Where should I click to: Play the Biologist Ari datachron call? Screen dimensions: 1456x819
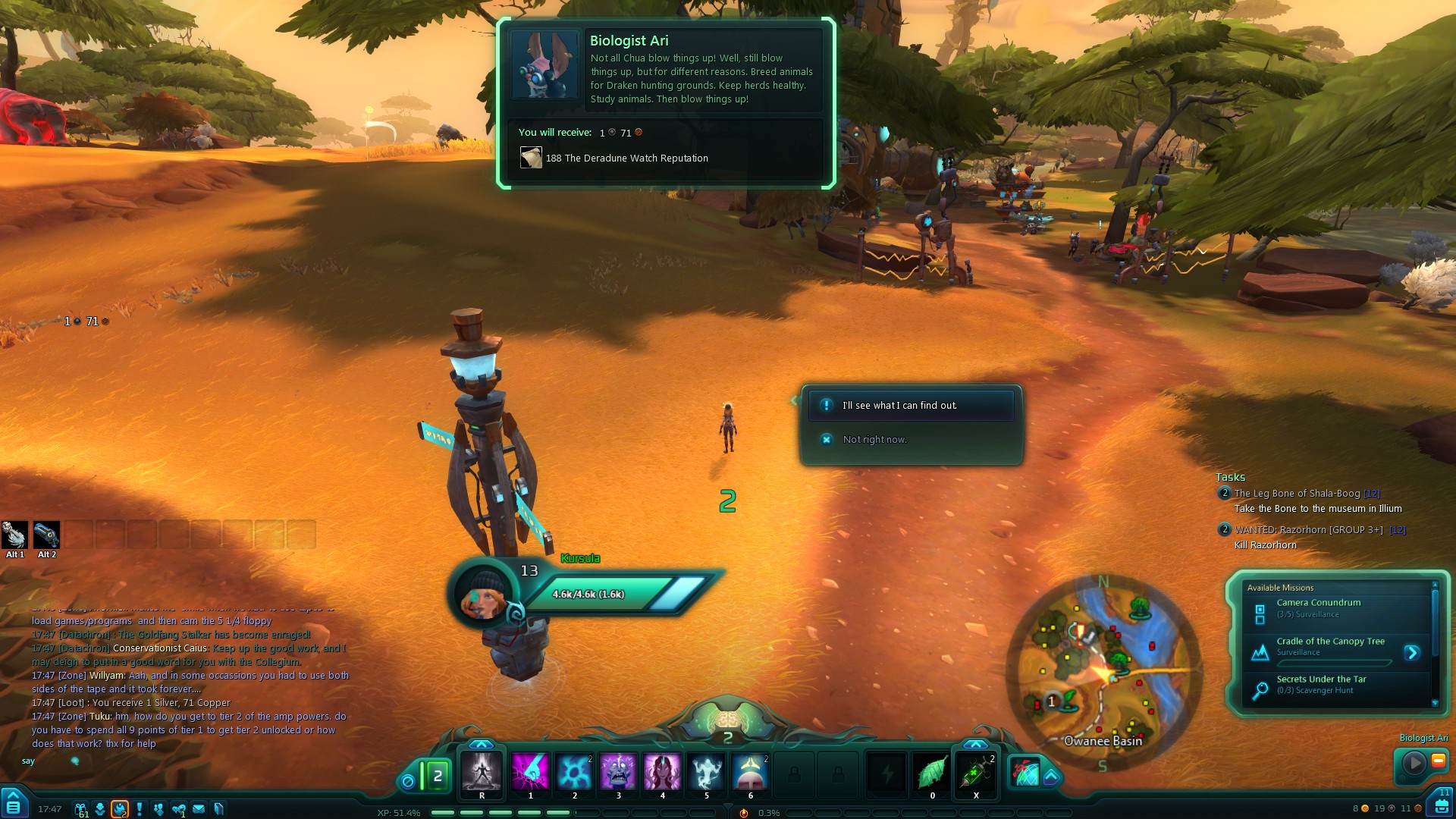(x=1414, y=762)
